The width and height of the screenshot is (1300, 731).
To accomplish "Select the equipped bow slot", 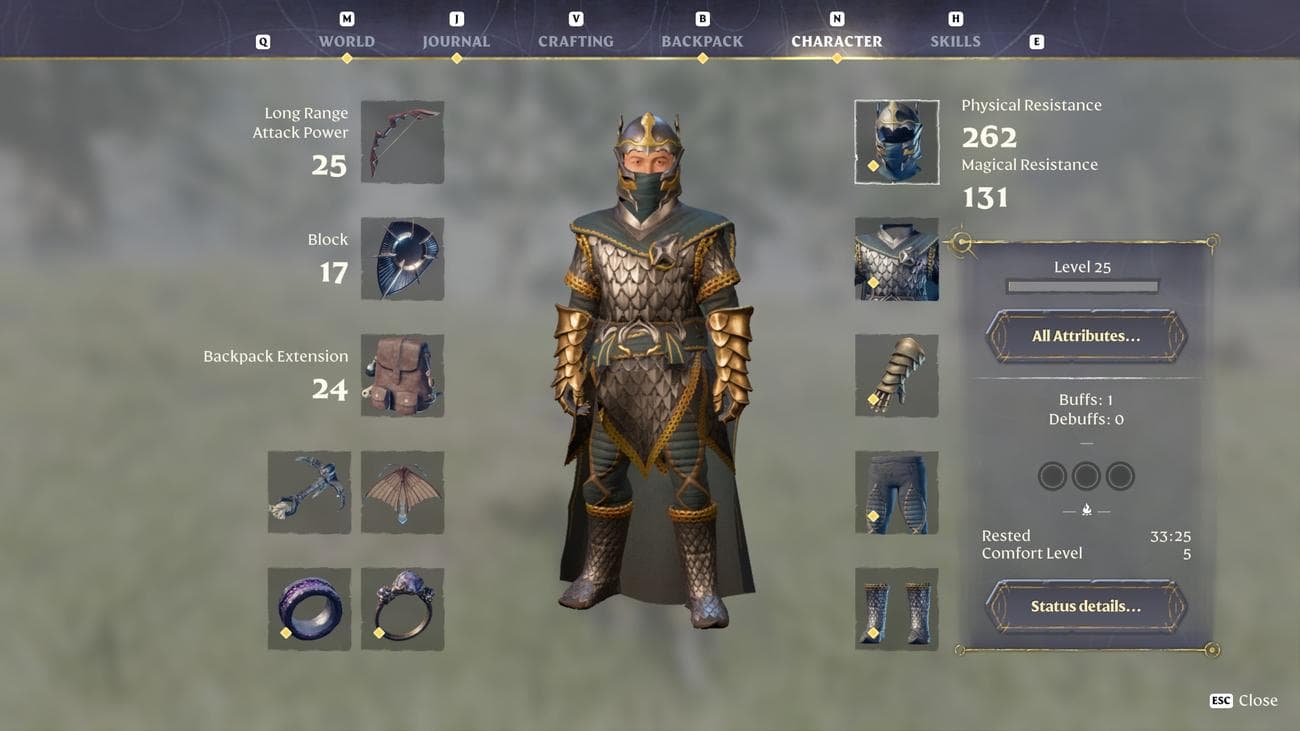I will [402, 141].
